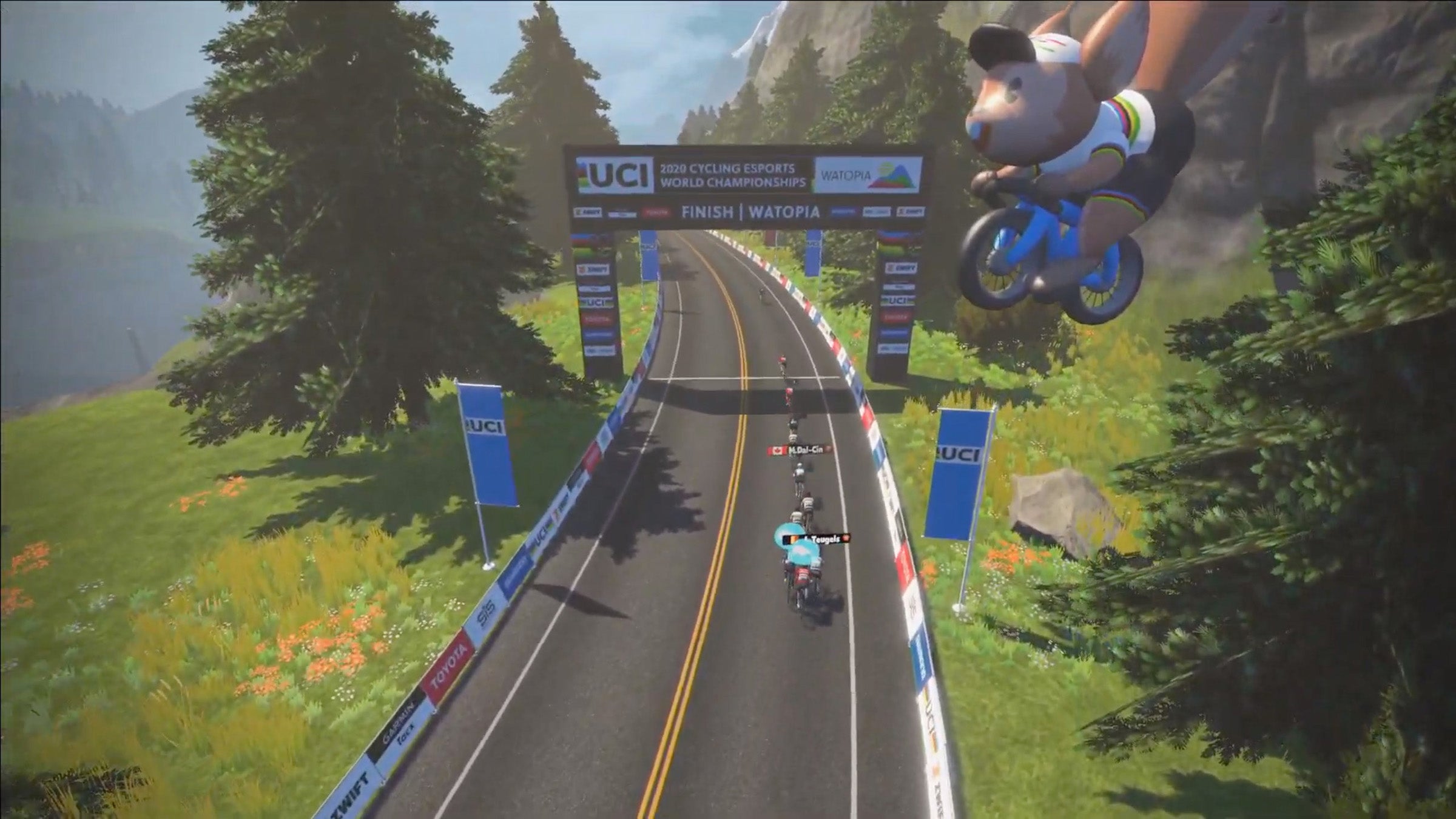Select the M.Dal-Cin rider name tag
The height and width of the screenshot is (819, 1456).
pos(800,450)
